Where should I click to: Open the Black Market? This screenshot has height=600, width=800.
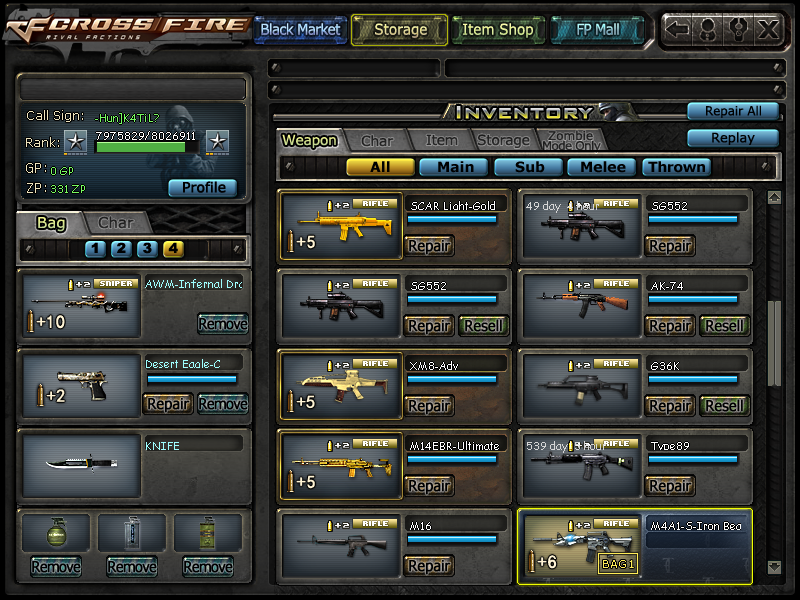(300, 30)
